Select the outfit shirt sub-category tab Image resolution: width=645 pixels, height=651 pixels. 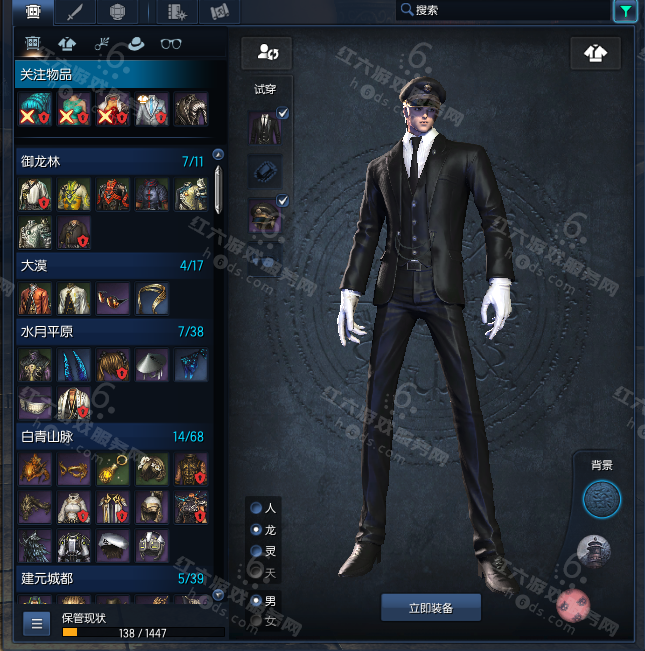(67, 44)
